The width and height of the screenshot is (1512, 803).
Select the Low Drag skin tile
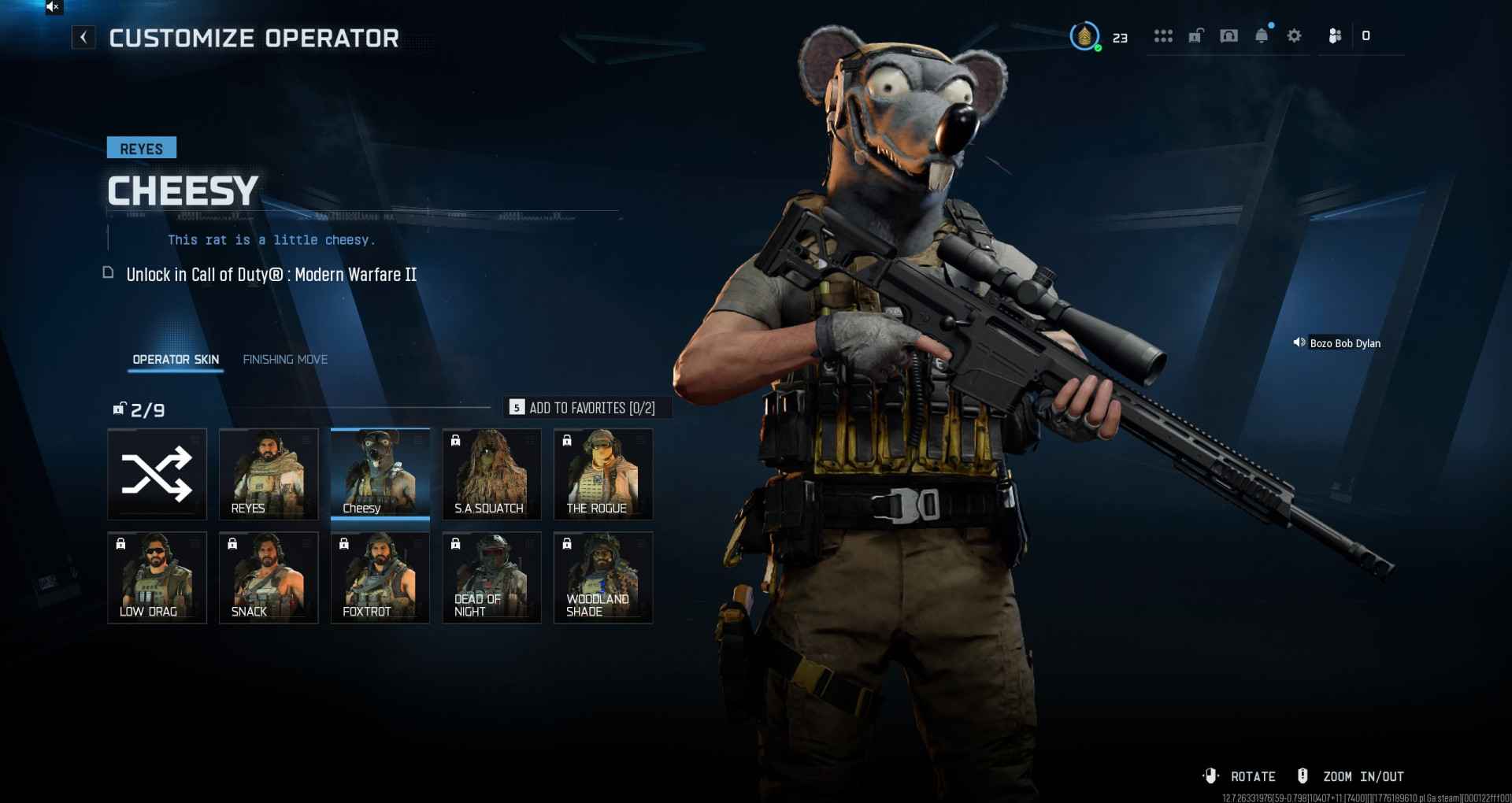point(157,578)
